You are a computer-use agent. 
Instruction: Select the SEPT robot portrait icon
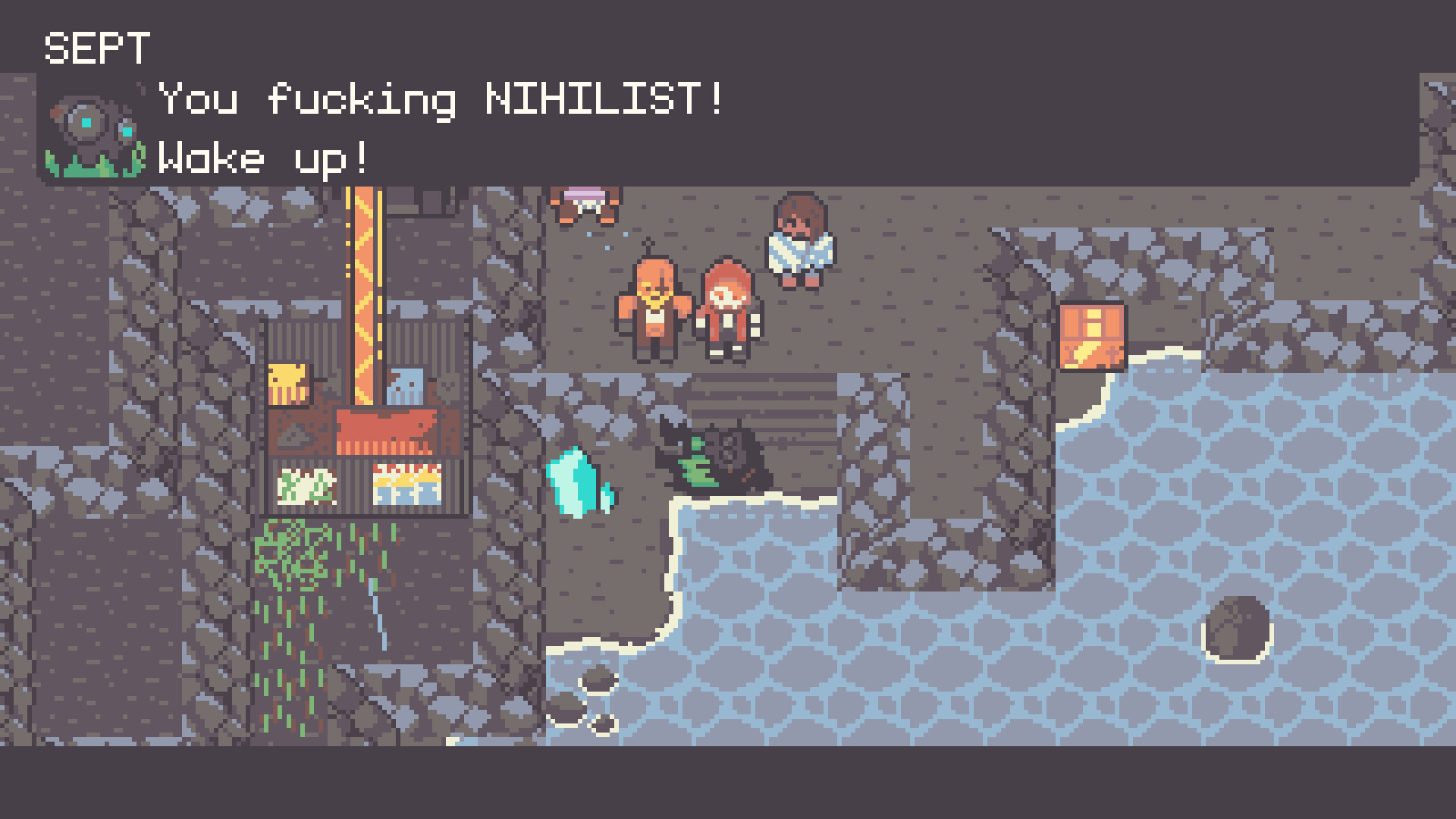pos(91,129)
